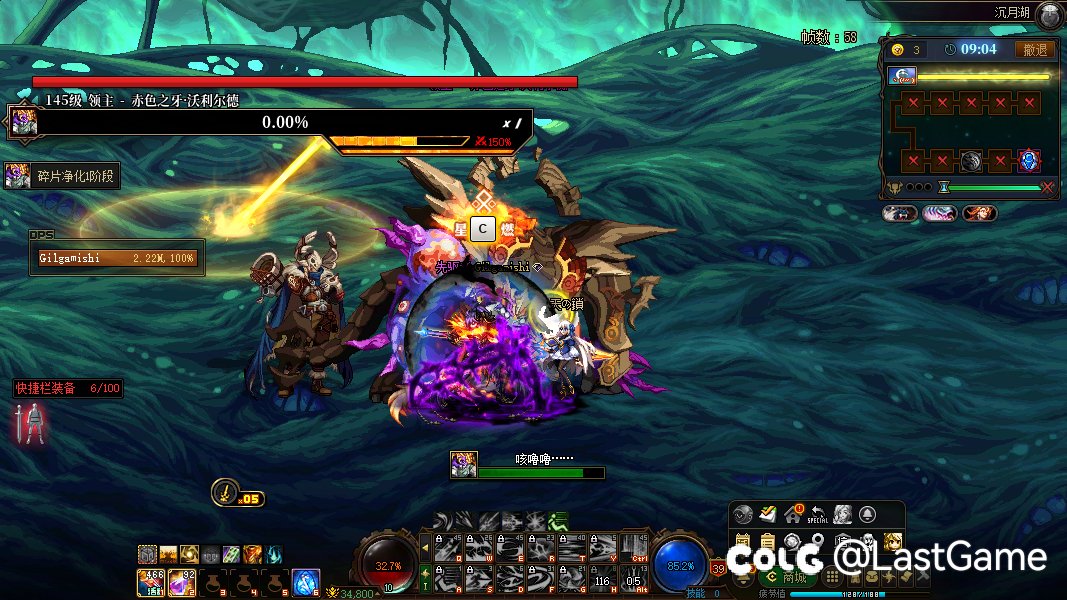
Task: Click the bell notification icon
Action: click(866, 515)
